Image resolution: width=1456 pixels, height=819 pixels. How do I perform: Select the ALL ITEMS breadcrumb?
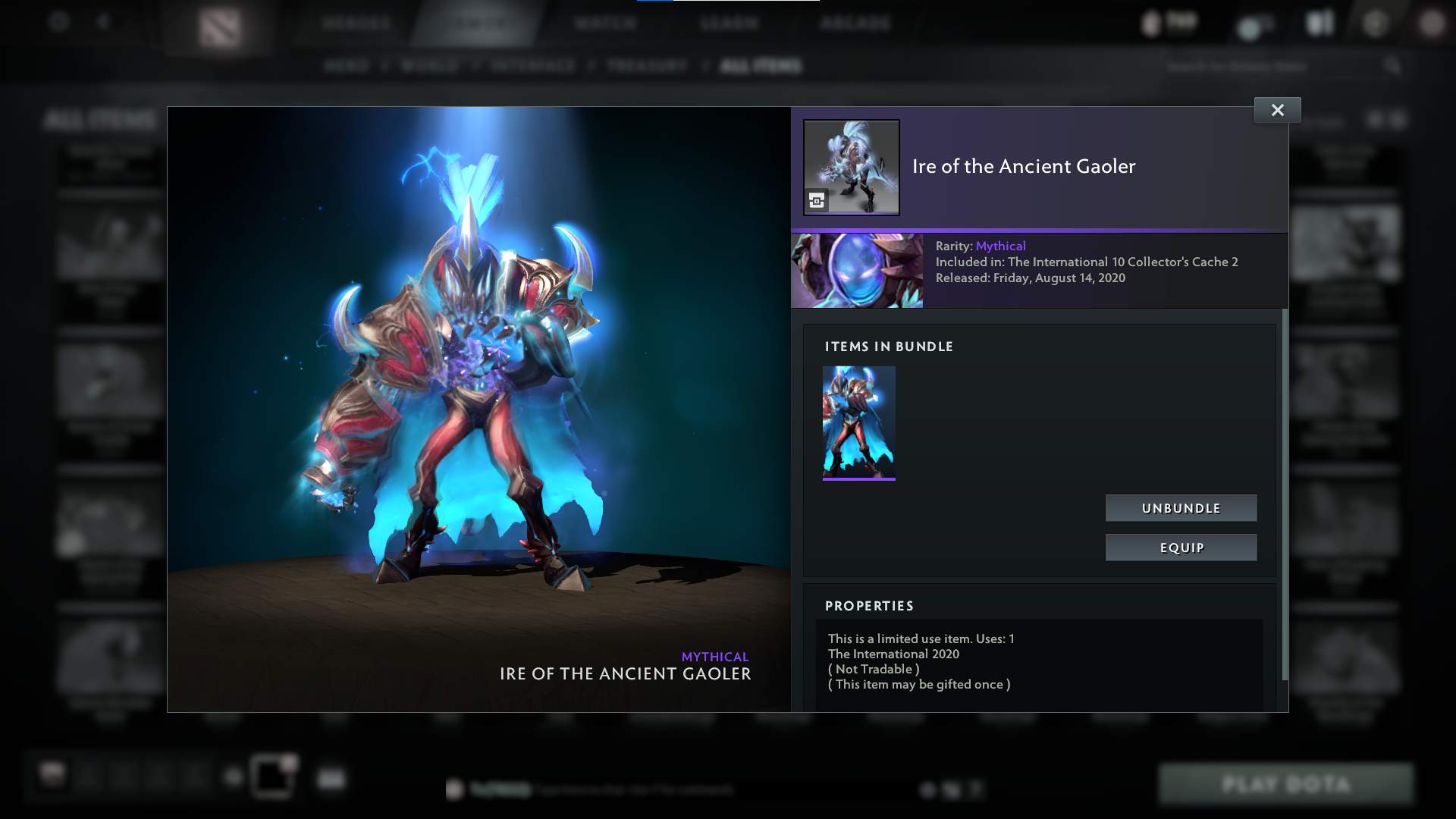click(x=761, y=66)
